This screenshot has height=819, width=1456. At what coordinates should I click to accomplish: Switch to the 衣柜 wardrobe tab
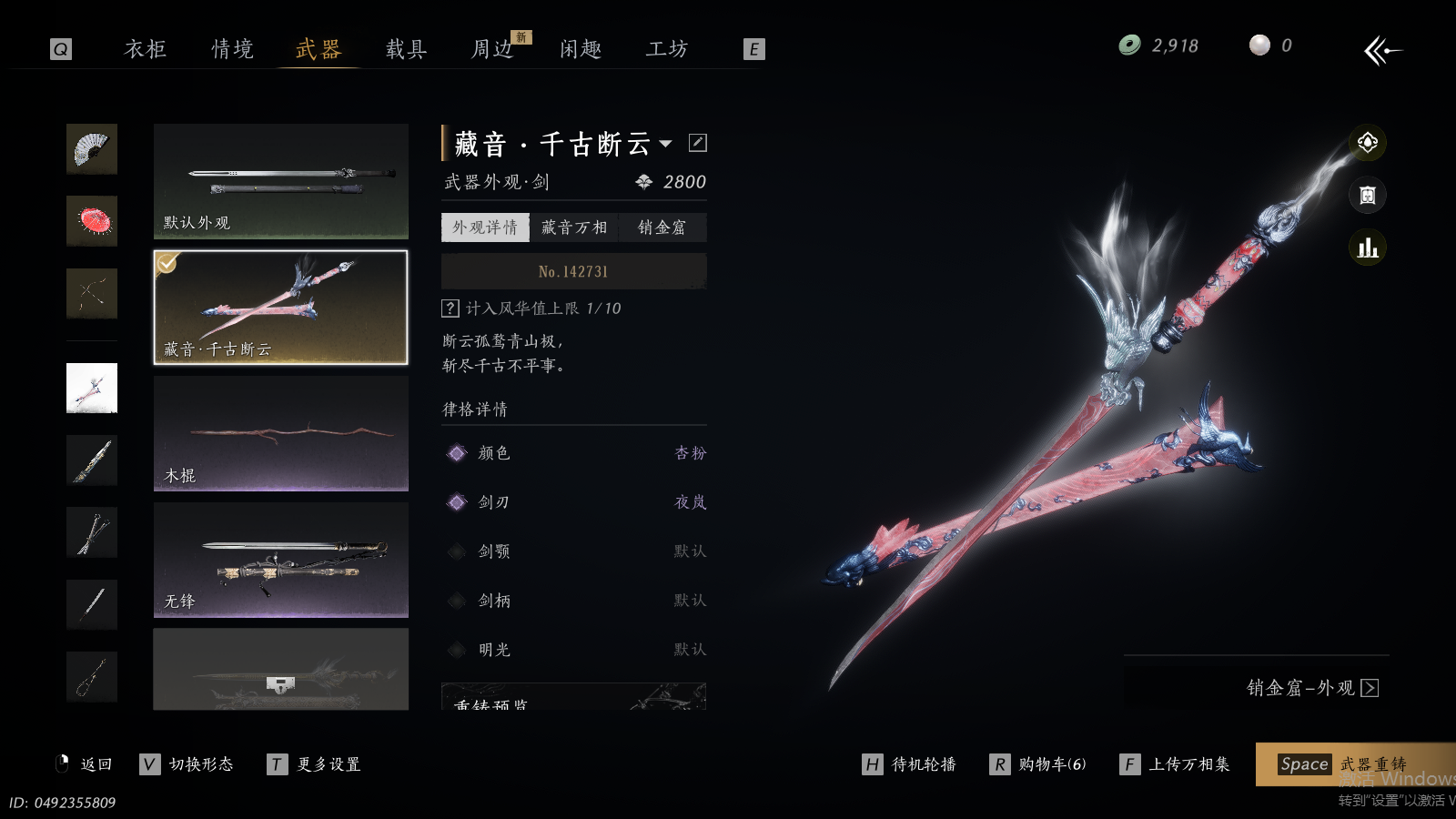(x=146, y=49)
